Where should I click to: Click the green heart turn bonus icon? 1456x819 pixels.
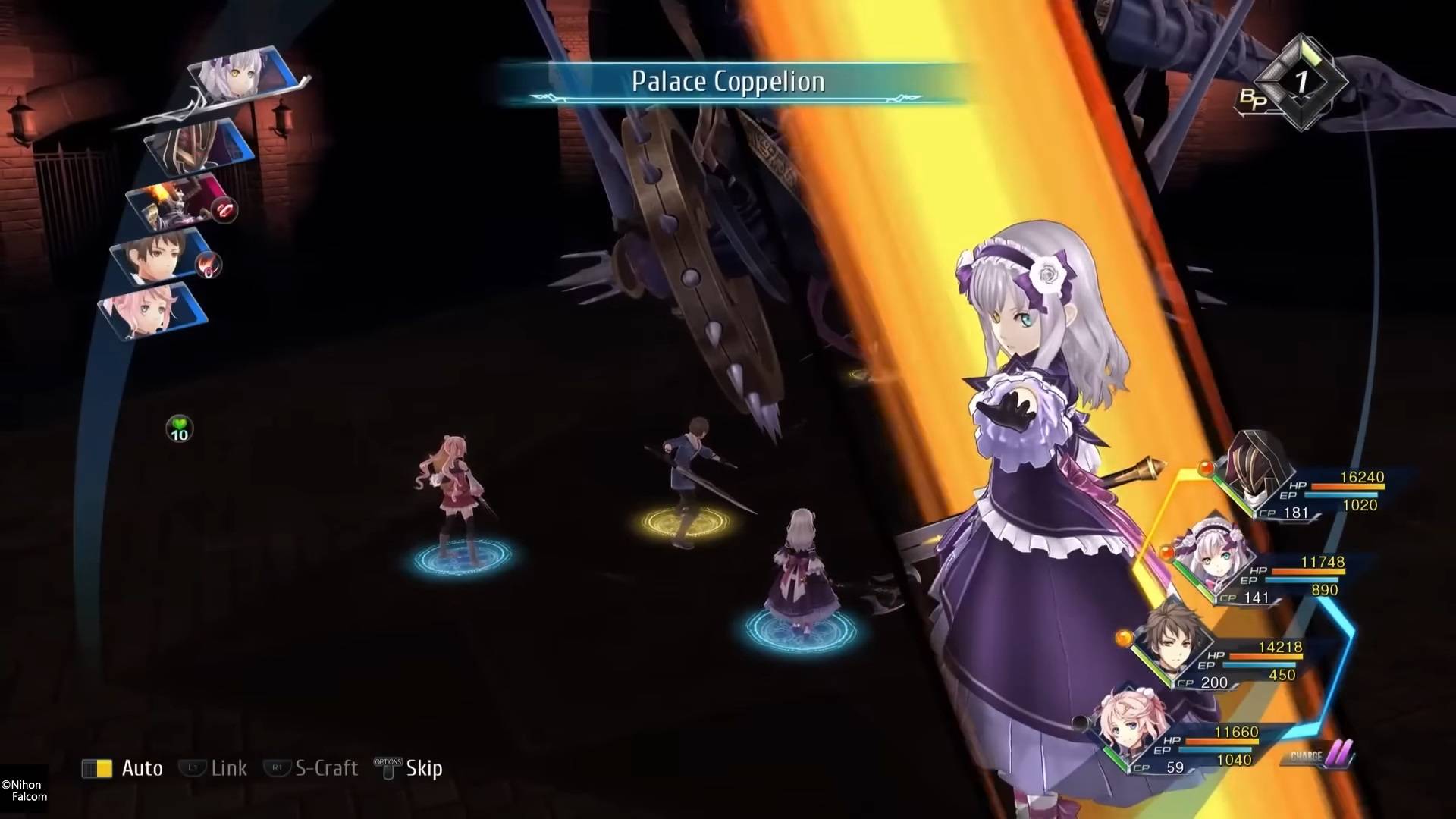coord(180,429)
